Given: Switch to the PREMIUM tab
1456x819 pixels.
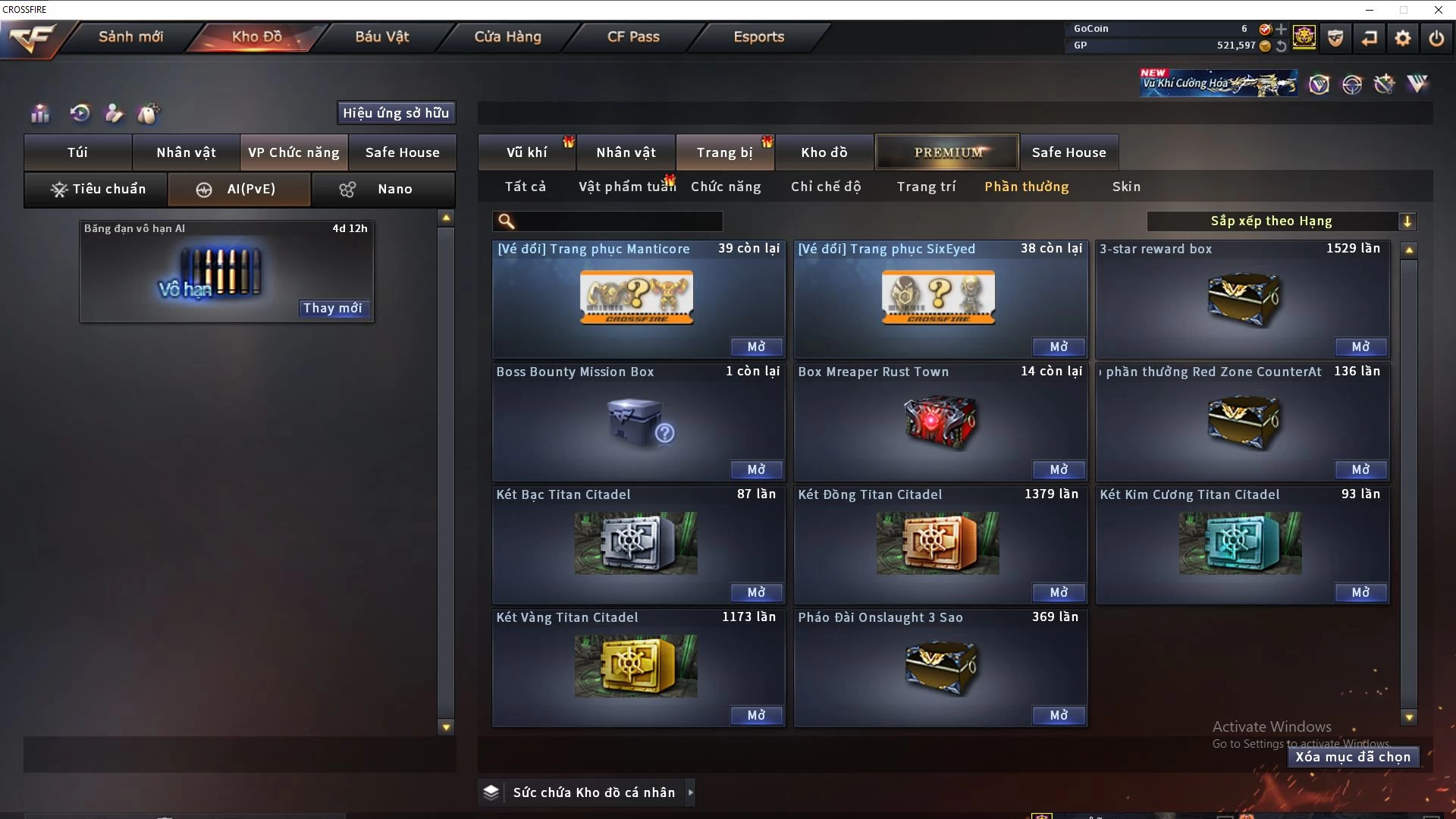Looking at the screenshot, I should tap(948, 152).
